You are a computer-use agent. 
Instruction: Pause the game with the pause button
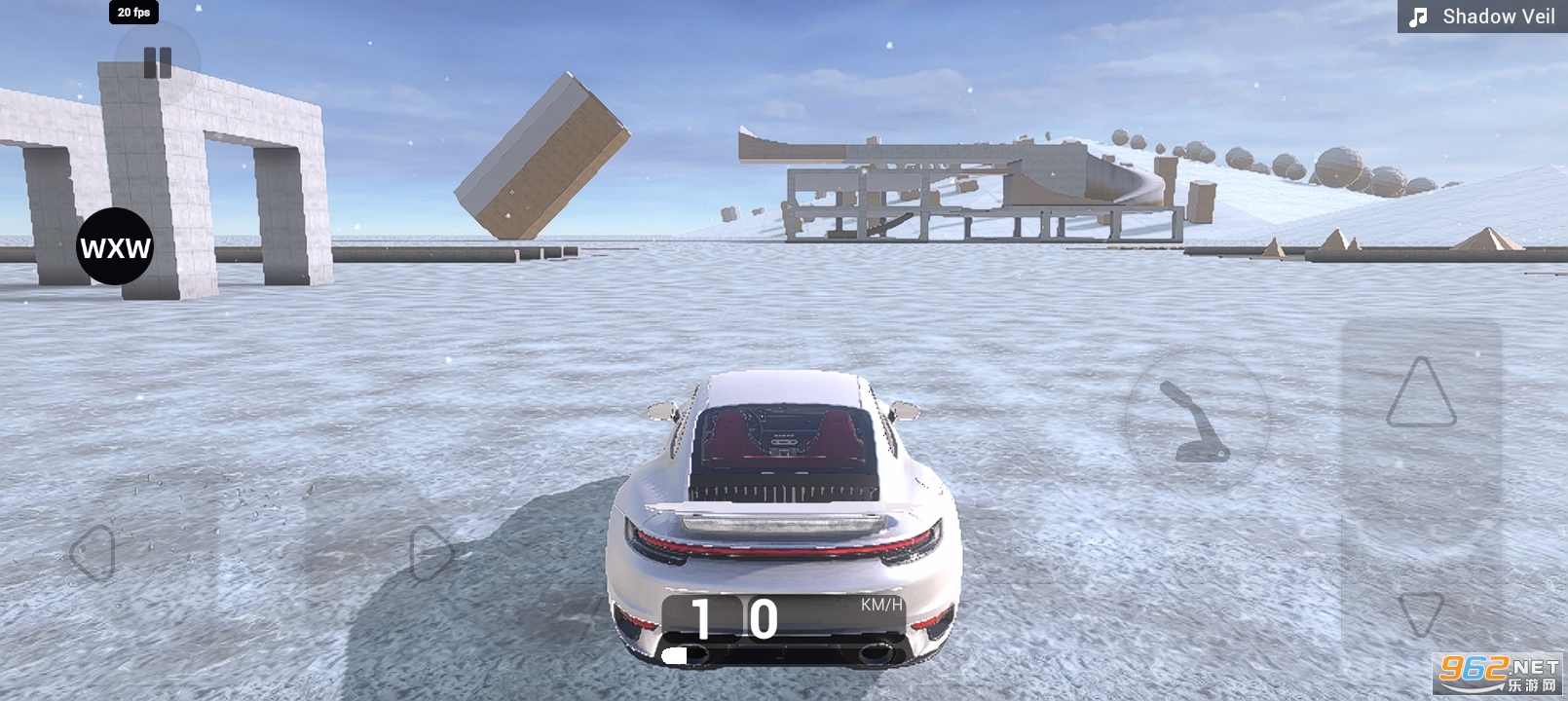tap(157, 63)
